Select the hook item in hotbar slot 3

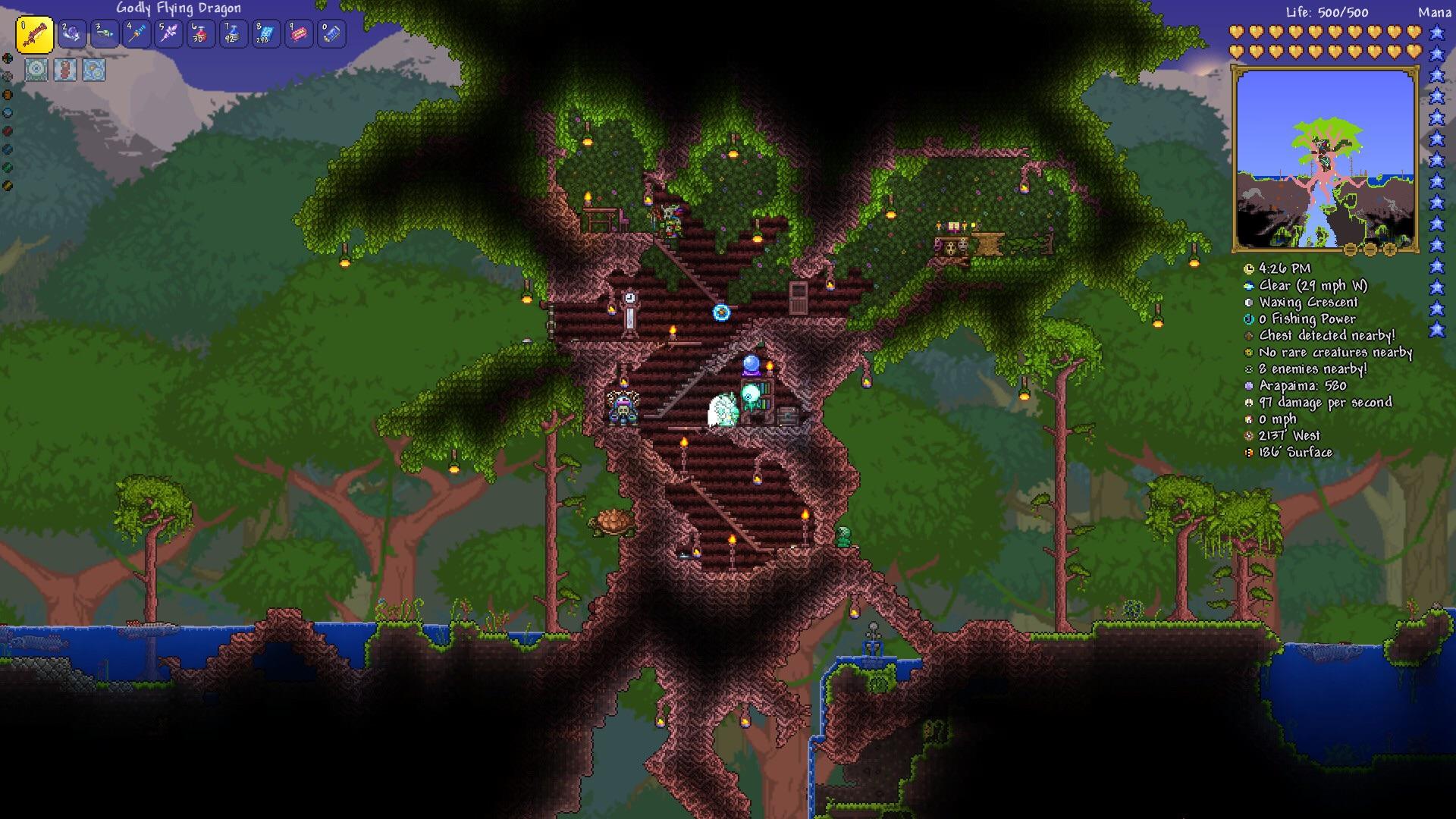tap(105, 33)
